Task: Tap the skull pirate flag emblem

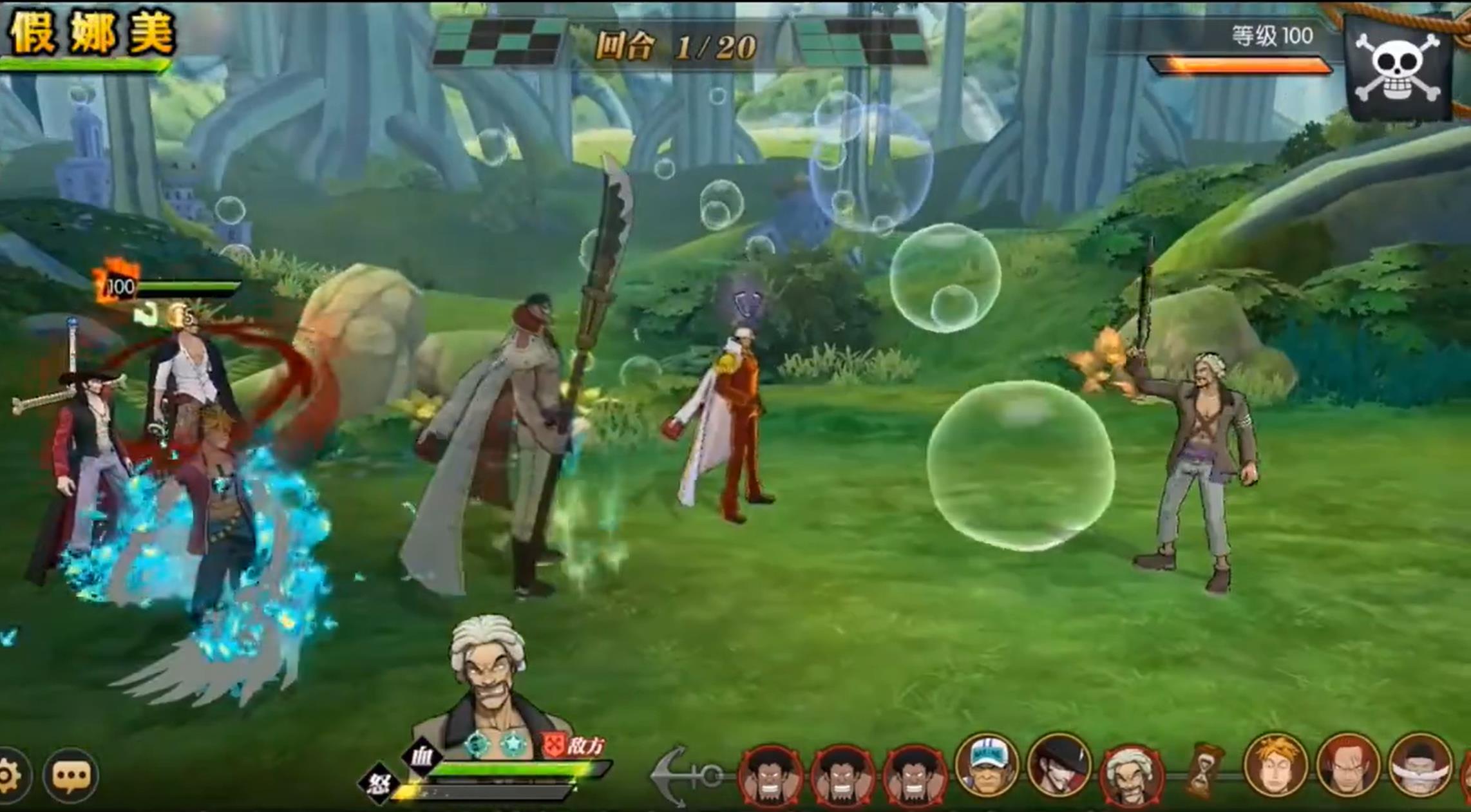Action: [1398, 69]
